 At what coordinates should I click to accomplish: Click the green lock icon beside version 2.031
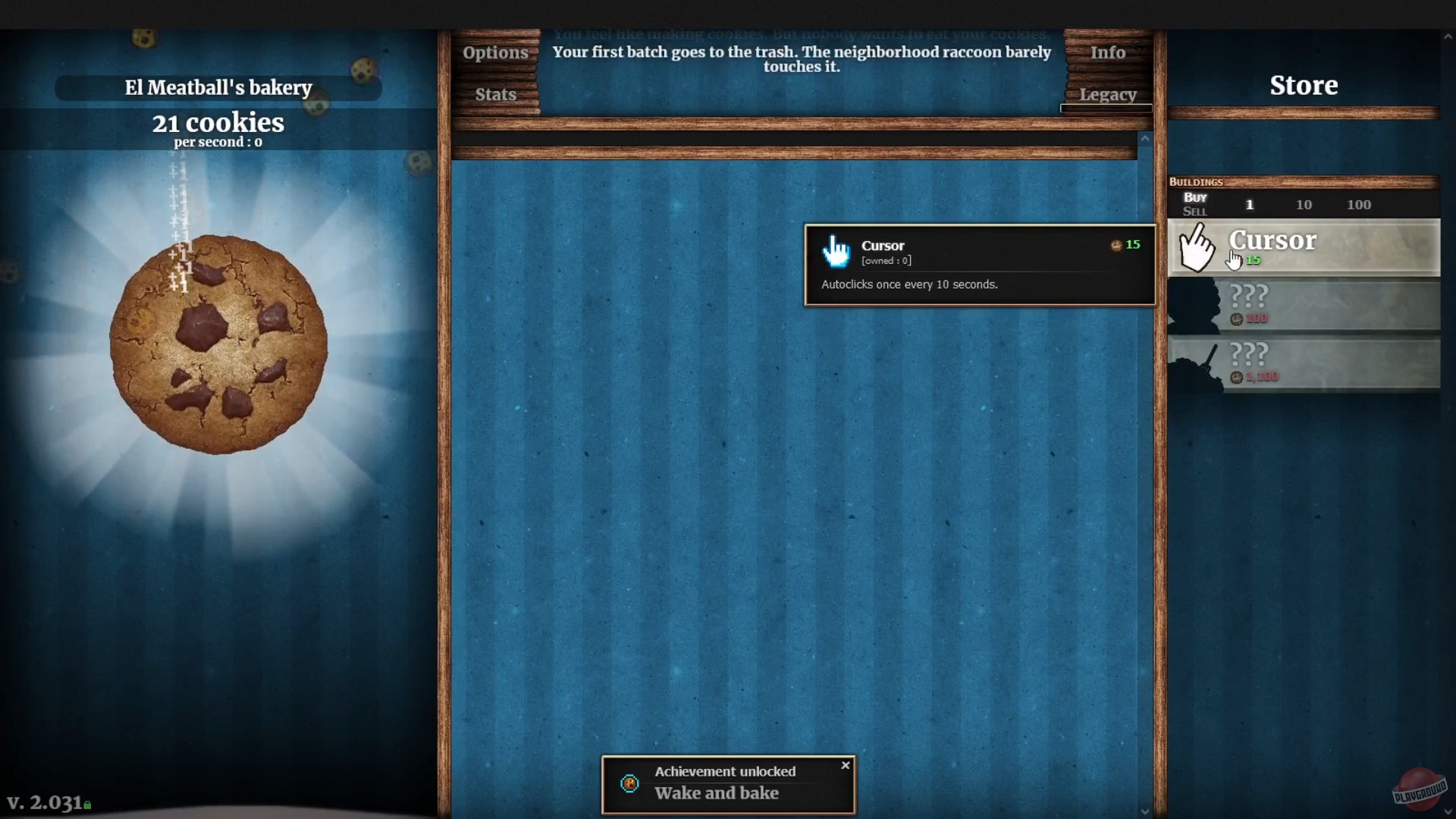pos(86,804)
